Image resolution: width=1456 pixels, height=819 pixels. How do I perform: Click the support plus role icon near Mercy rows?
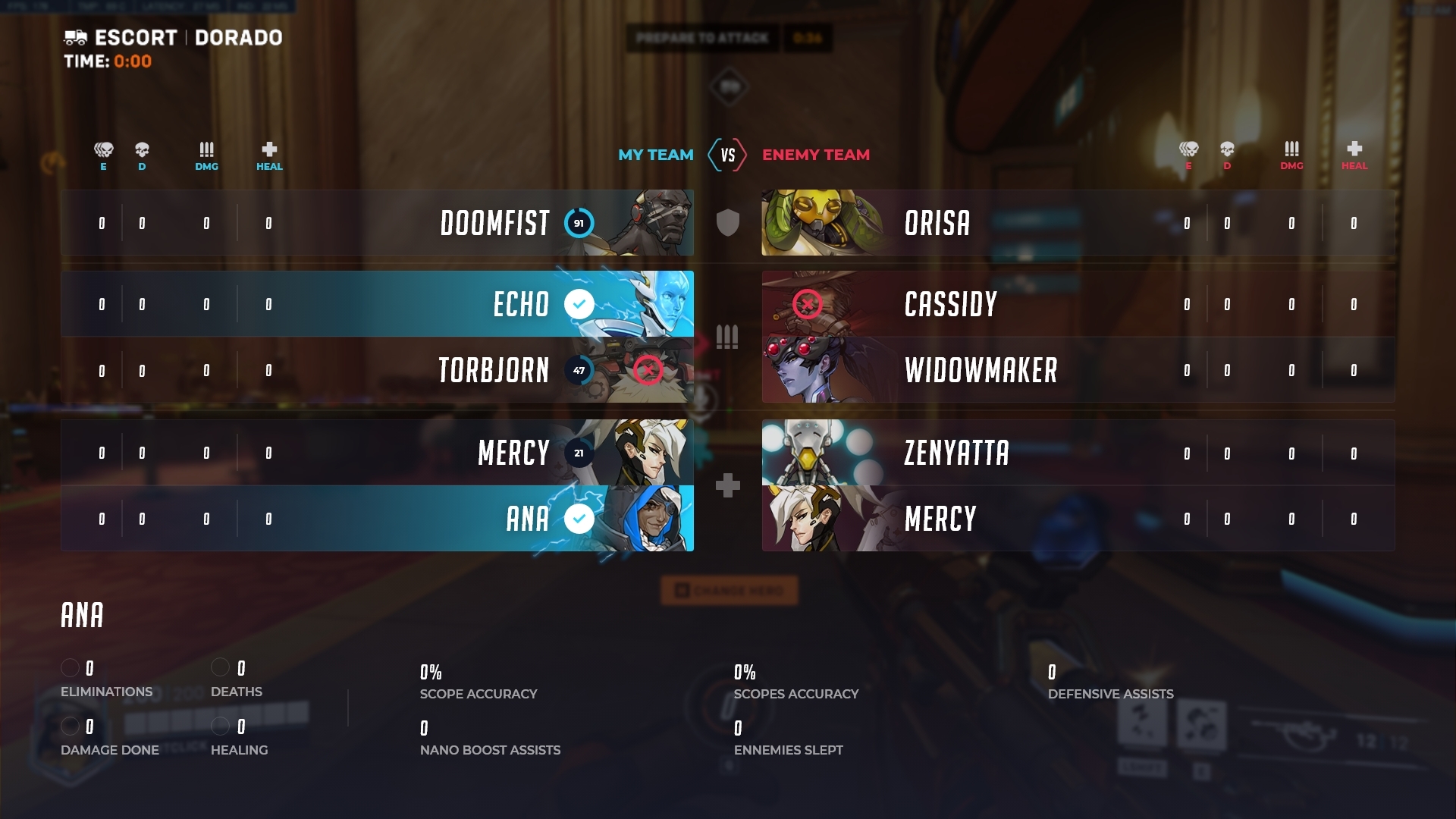[727, 485]
